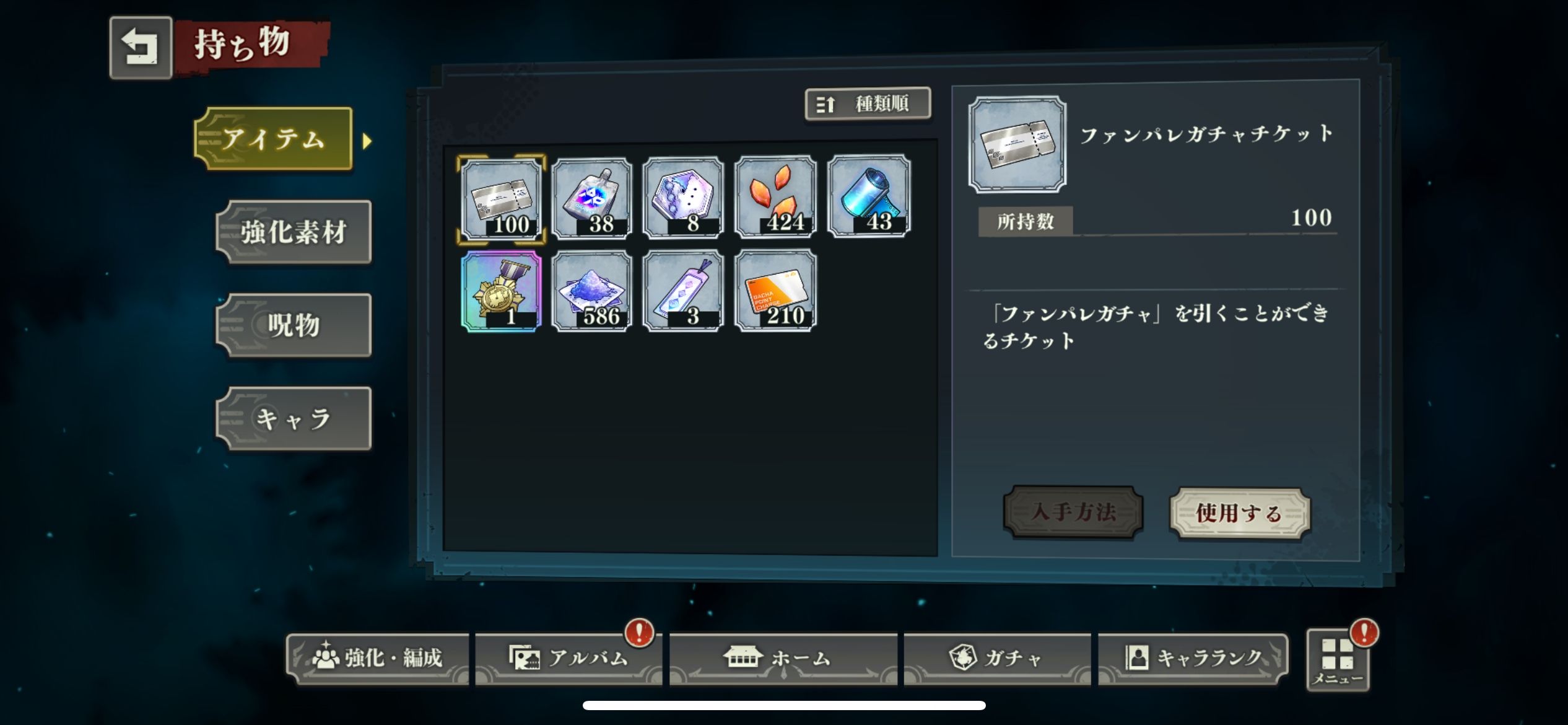Viewport: 1568px width, 725px height.
Task: Open 入手方法 to see how to obtain
Action: 1073,512
